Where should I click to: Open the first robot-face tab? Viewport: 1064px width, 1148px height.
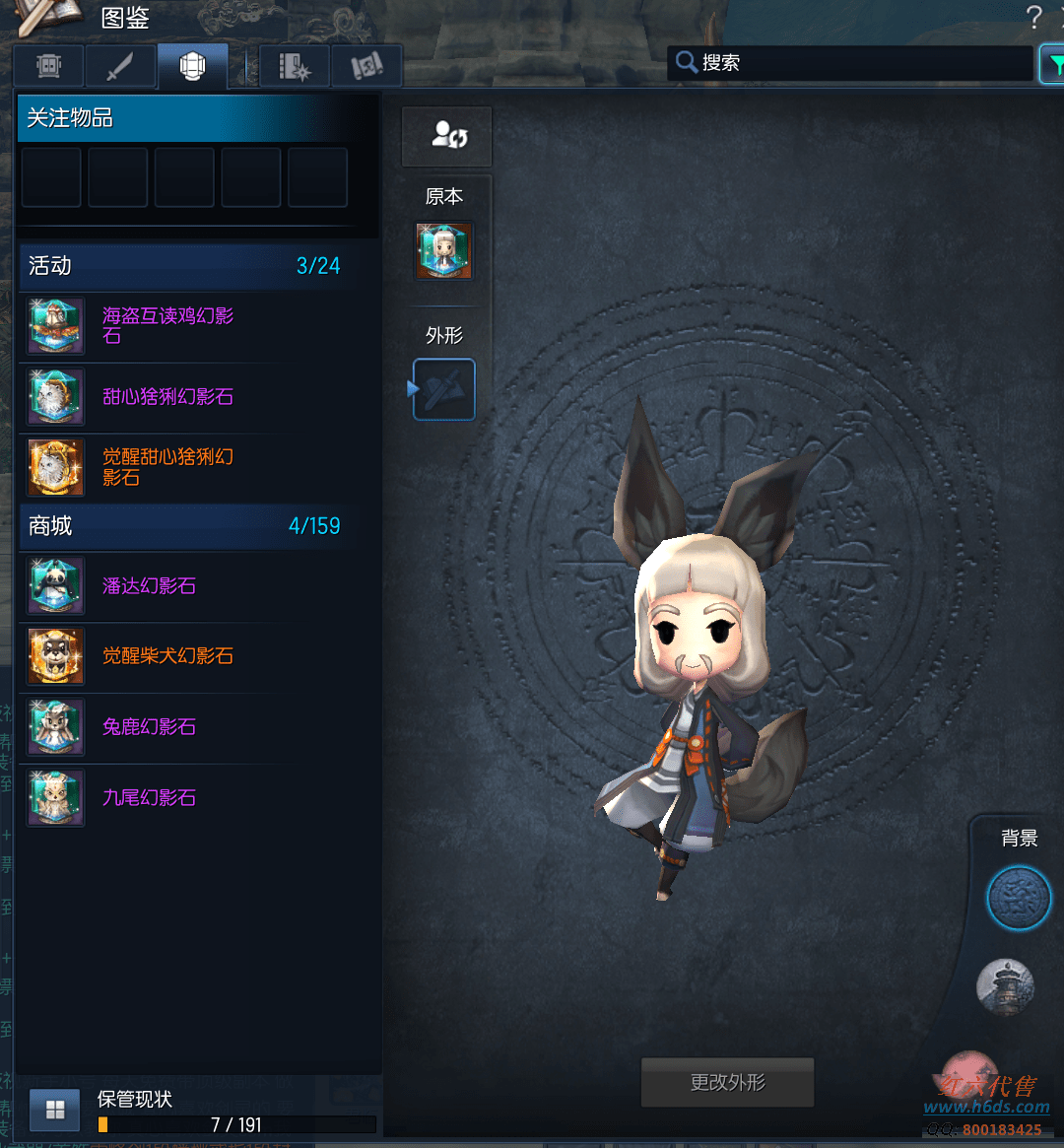(x=49, y=67)
